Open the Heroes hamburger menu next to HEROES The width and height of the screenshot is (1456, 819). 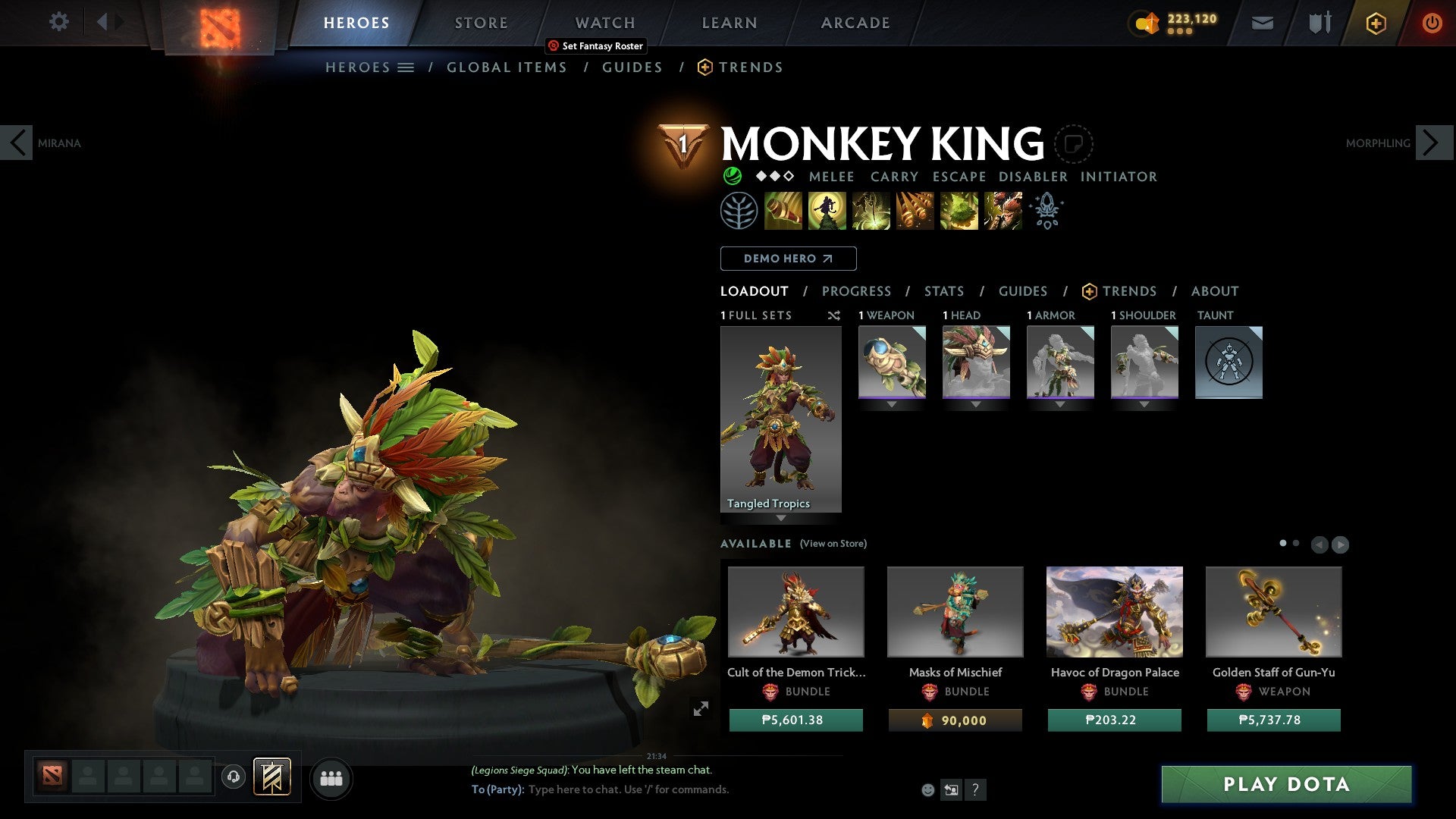[x=406, y=67]
